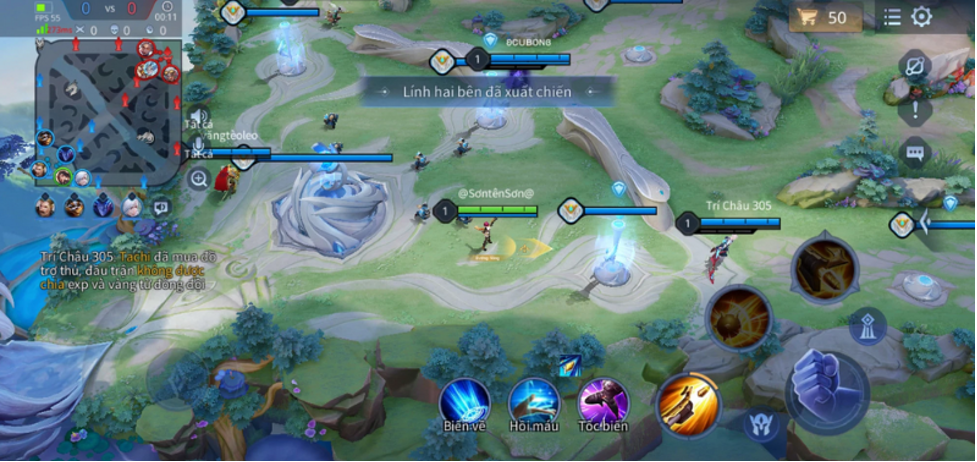The height and width of the screenshot is (462, 977).
Task: Open the quick chat bubble
Action: (x=915, y=152)
